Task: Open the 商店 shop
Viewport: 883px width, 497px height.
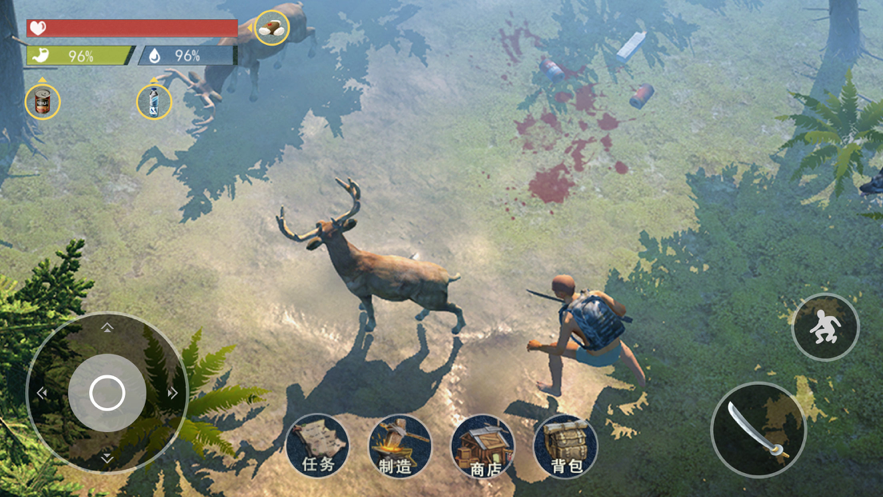Action: point(483,446)
